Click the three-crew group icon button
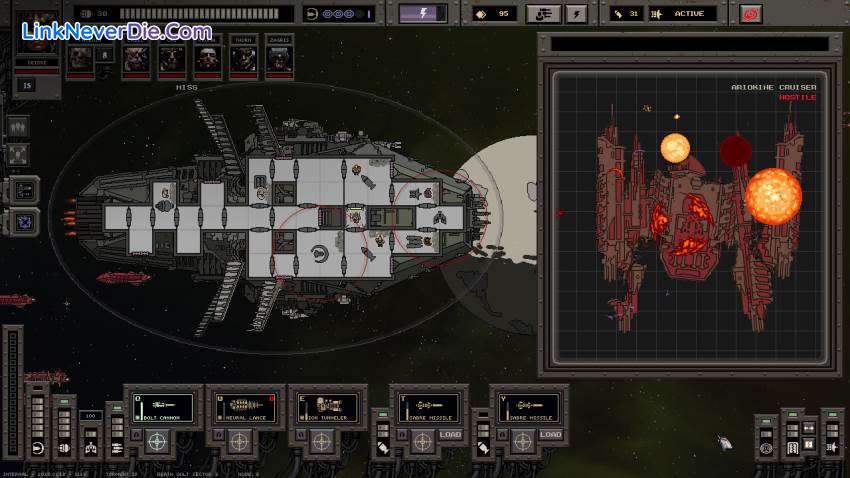Image resolution: width=850 pixels, height=478 pixels. tap(18, 127)
